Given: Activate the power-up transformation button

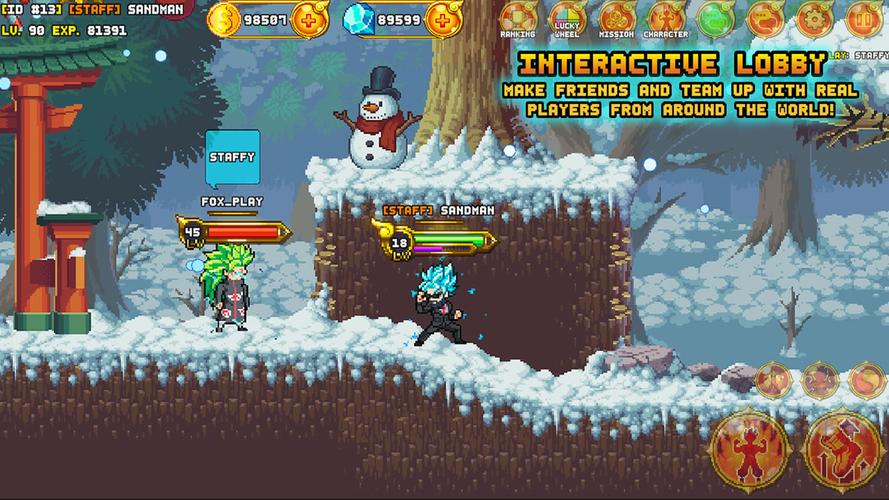Looking at the screenshot, I should point(749,443).
